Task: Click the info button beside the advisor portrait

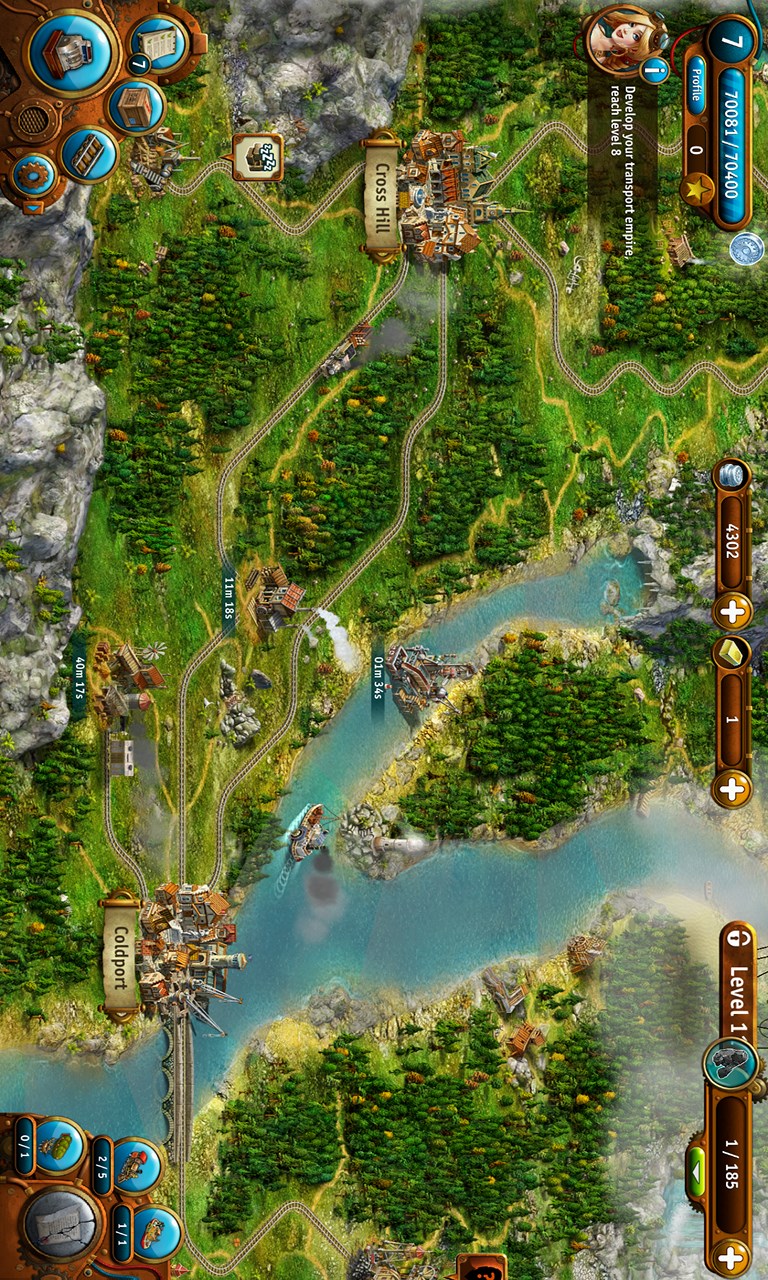Action: (x=655, y=70)
